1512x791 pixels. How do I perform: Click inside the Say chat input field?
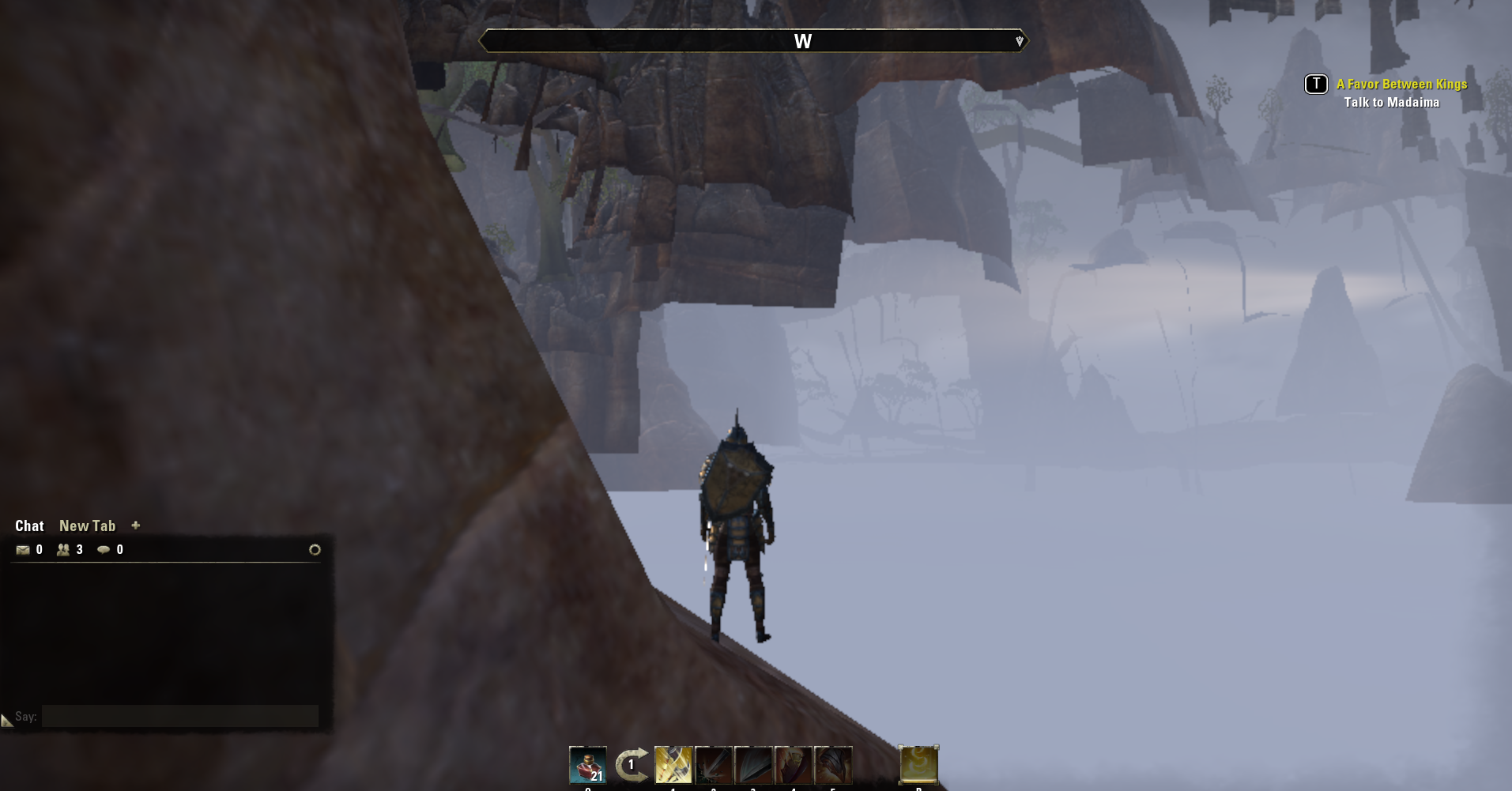click(180, 716)
